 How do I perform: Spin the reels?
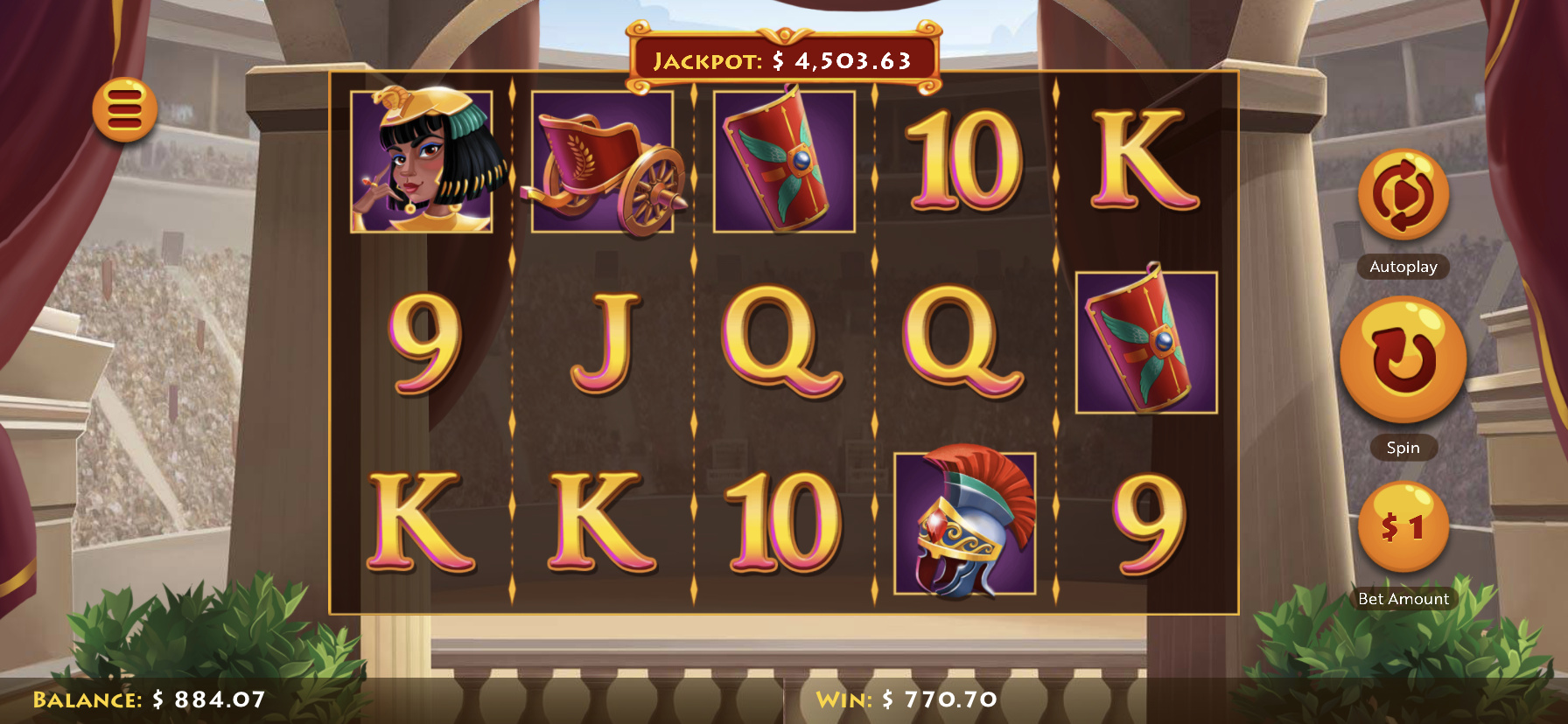[1403, 359]
